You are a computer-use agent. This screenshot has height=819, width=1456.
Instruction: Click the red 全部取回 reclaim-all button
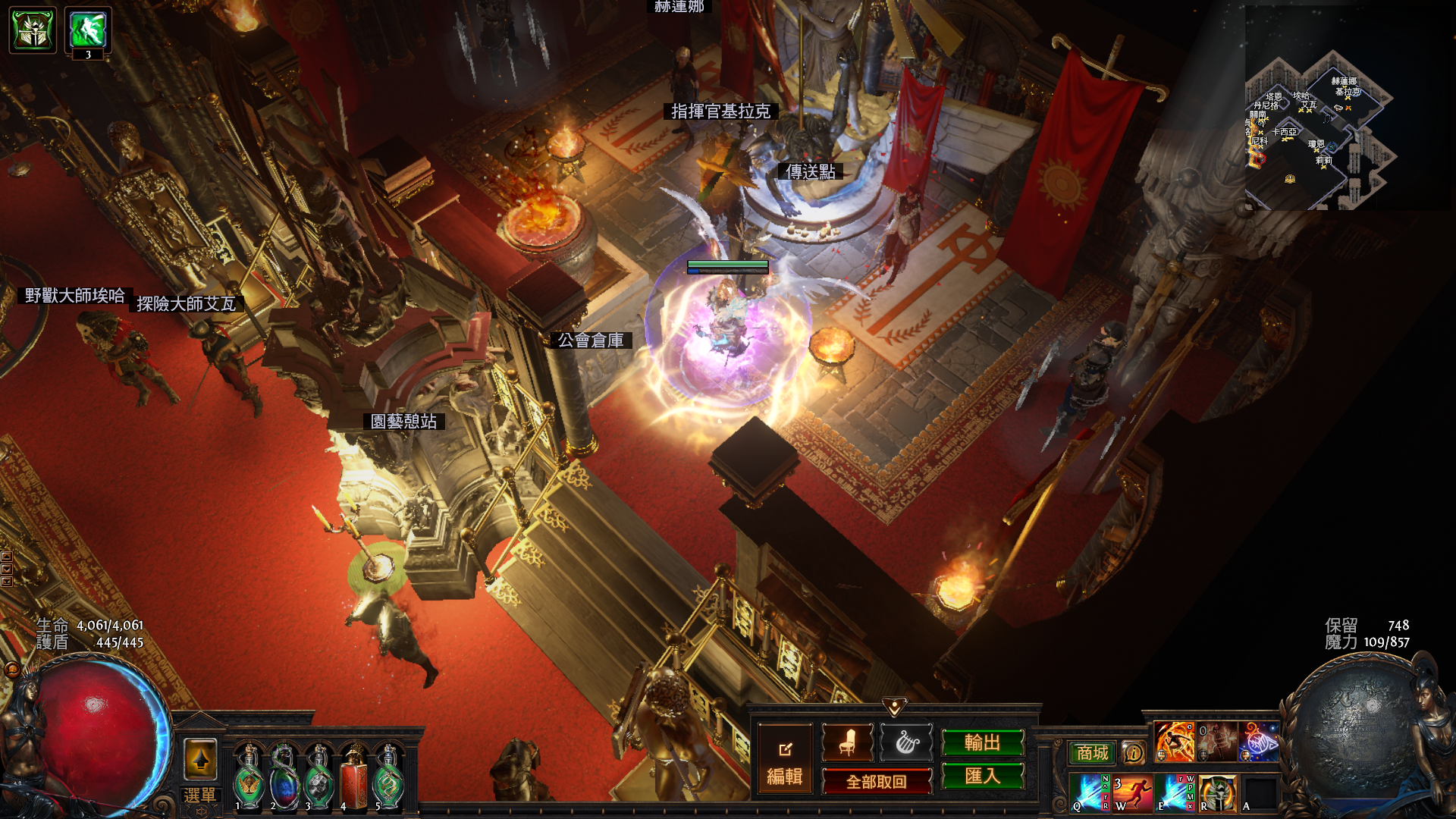pos(877,781)
